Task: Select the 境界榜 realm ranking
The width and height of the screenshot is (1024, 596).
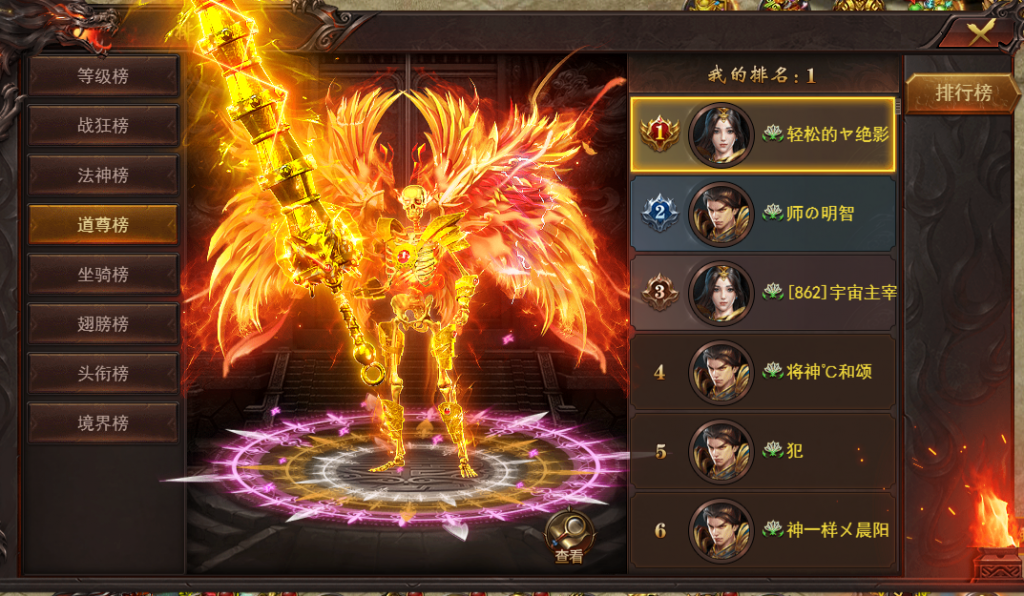Action: coord(103,423)
